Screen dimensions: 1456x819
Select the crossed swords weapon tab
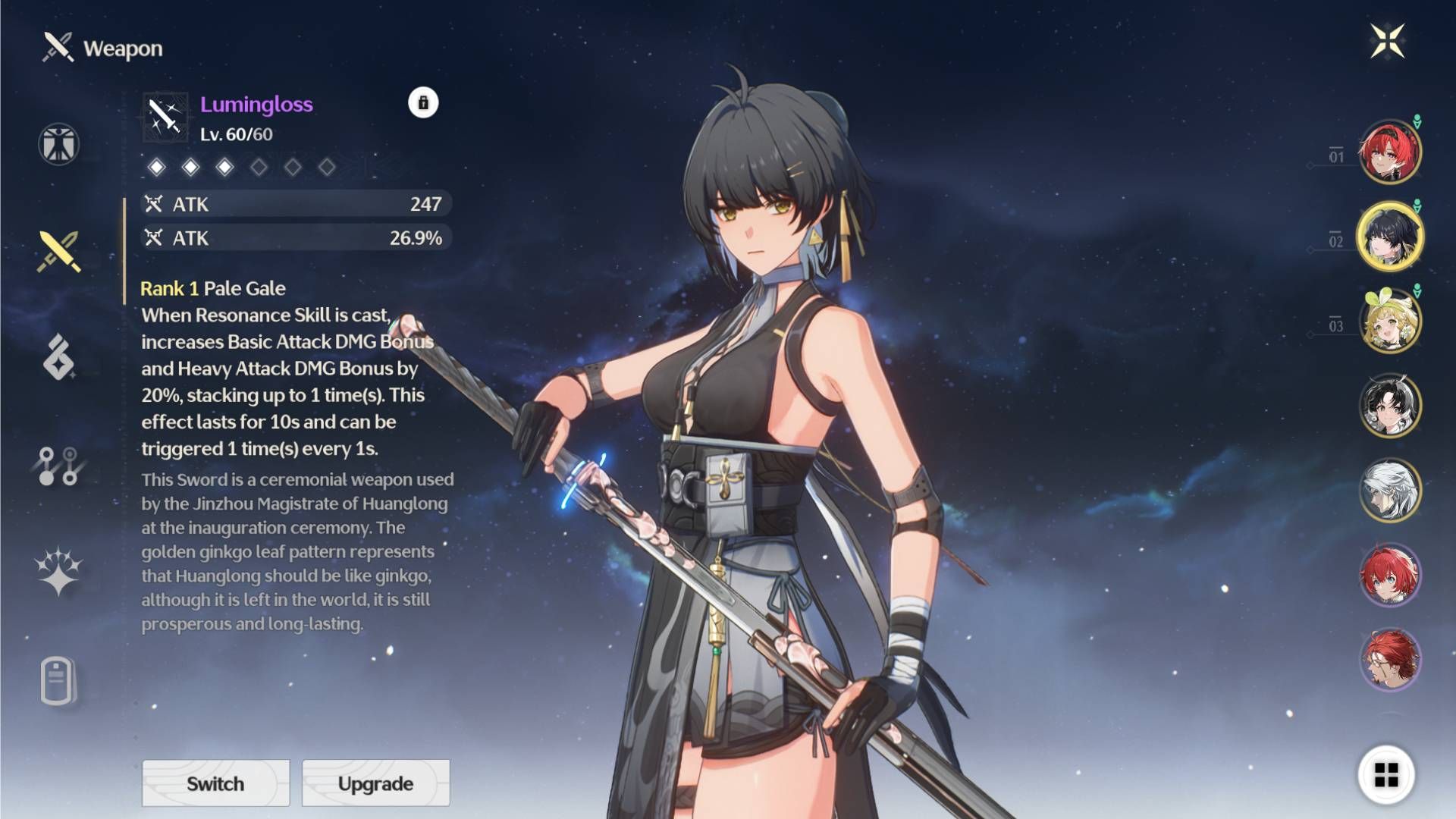[x=59, y=251]
